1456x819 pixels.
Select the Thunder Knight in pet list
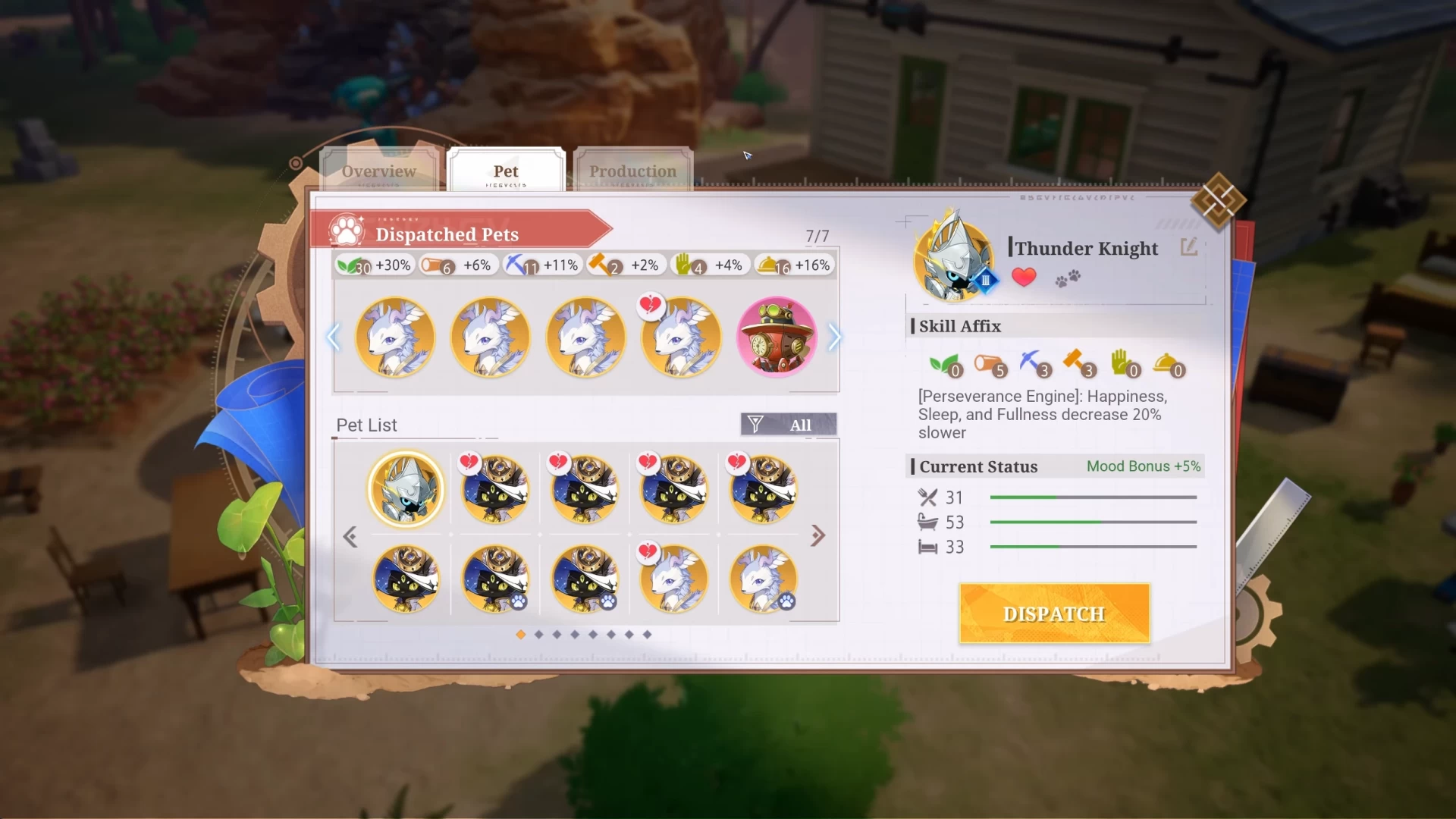pos(406,490)
